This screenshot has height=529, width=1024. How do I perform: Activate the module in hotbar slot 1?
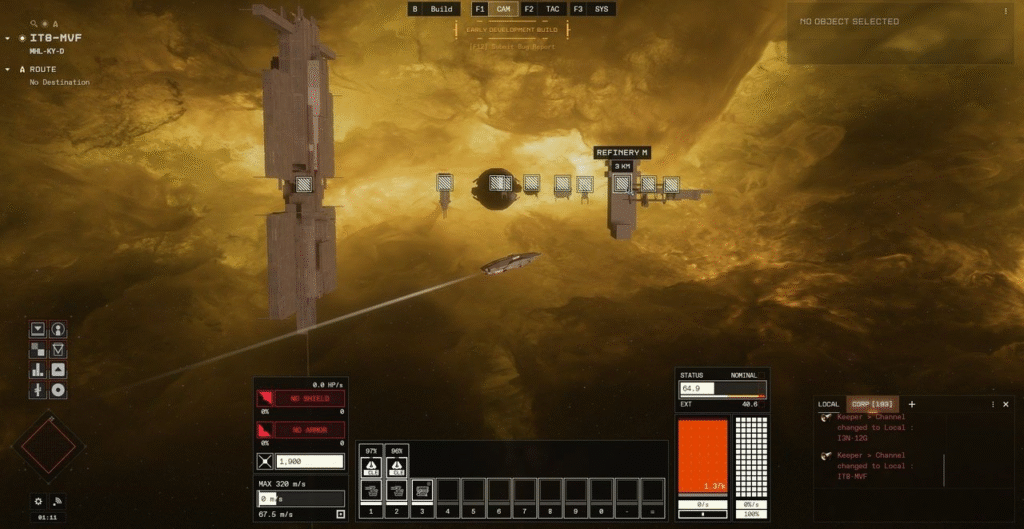371,490
